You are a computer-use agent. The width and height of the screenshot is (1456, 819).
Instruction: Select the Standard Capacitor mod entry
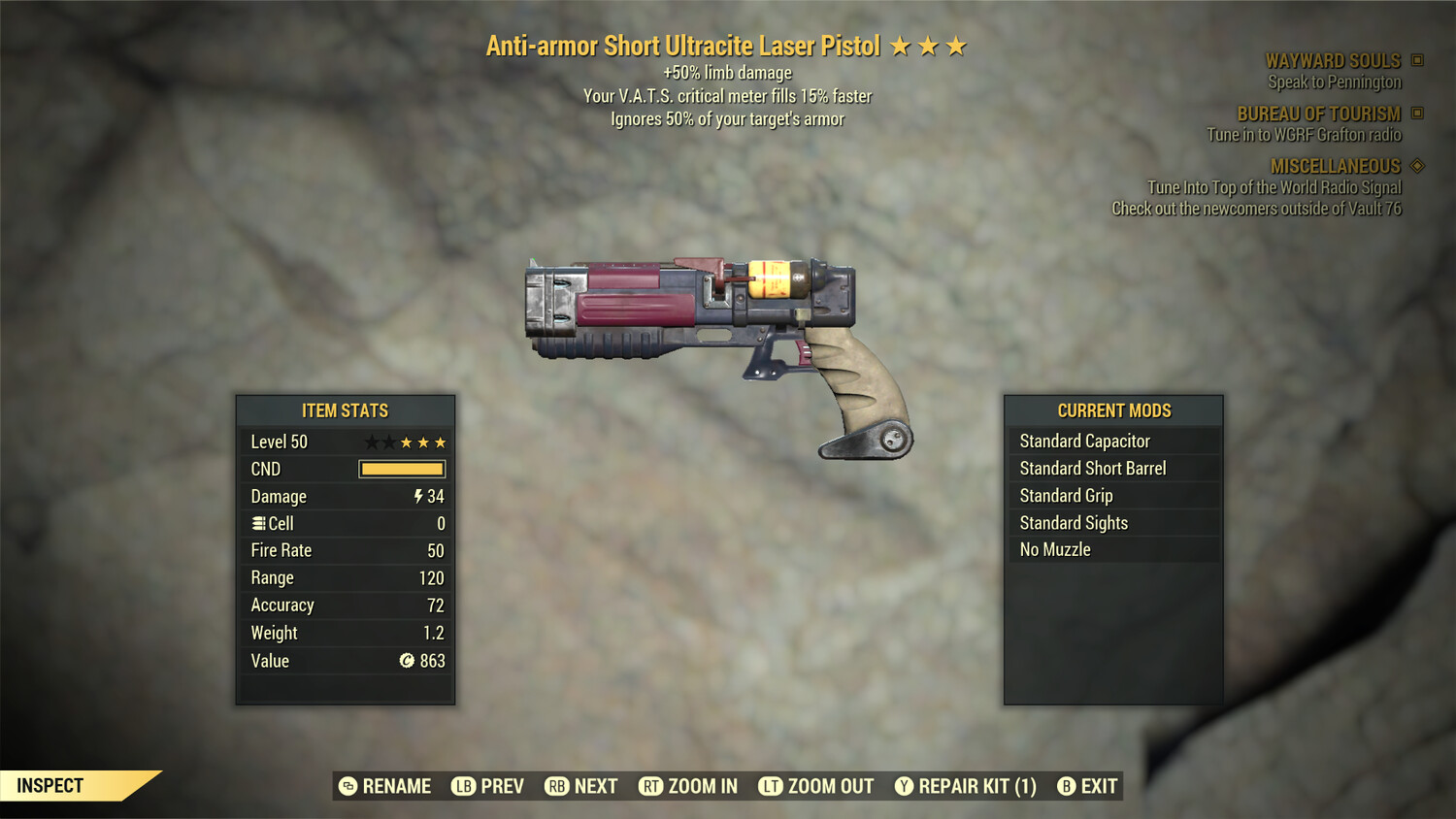pos(1084,441)
